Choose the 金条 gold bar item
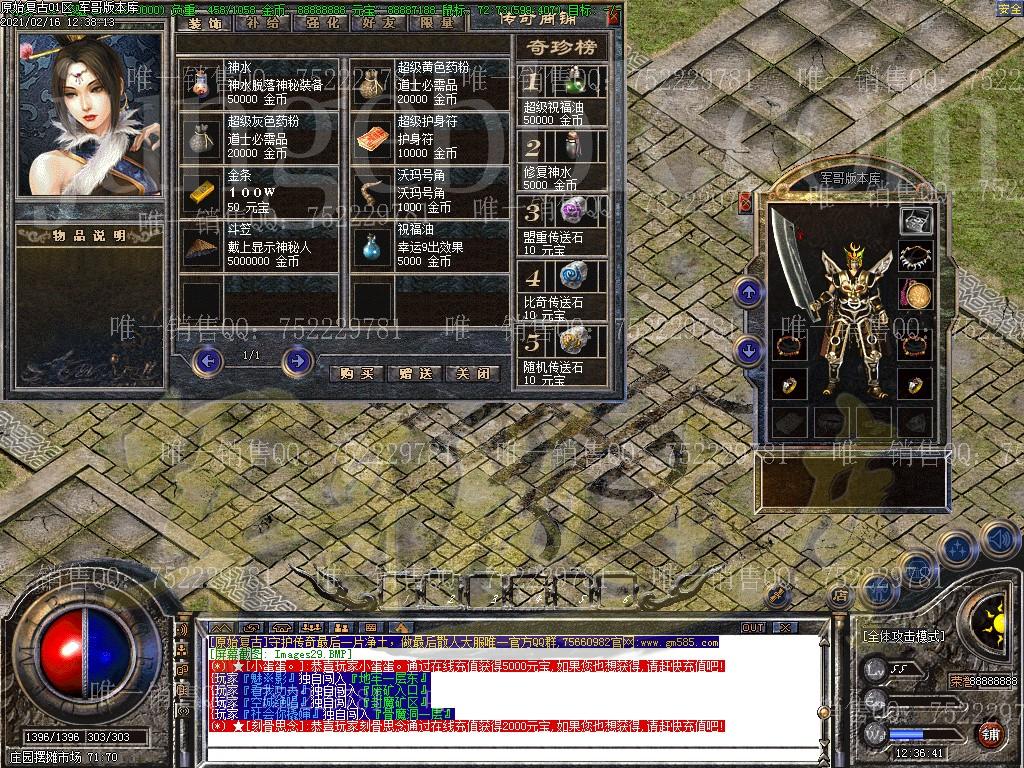1024x768 pixels. [x=202, y=191]
